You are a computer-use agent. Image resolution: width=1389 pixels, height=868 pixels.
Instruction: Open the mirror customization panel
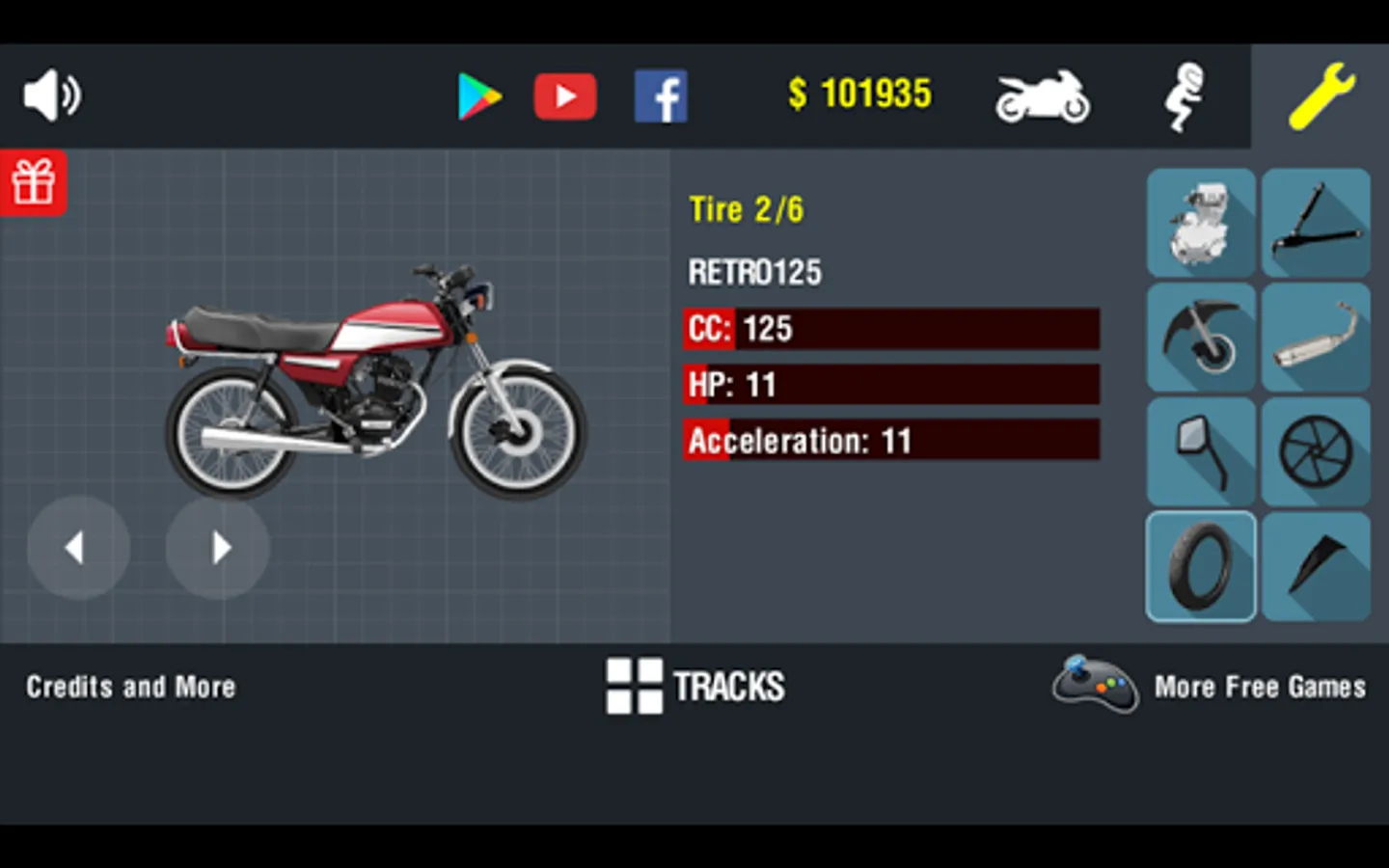click(x=1201, y=452)
